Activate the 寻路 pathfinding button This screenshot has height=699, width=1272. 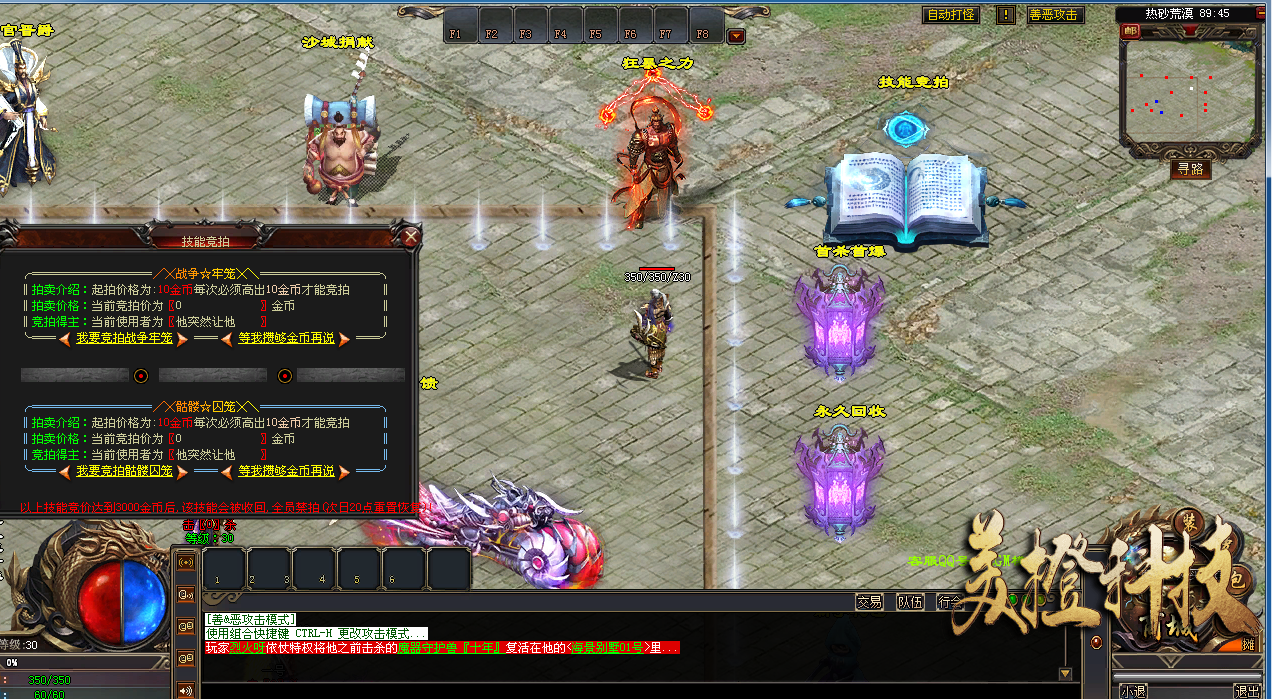pyautogui.click(x=1190, y=169)
